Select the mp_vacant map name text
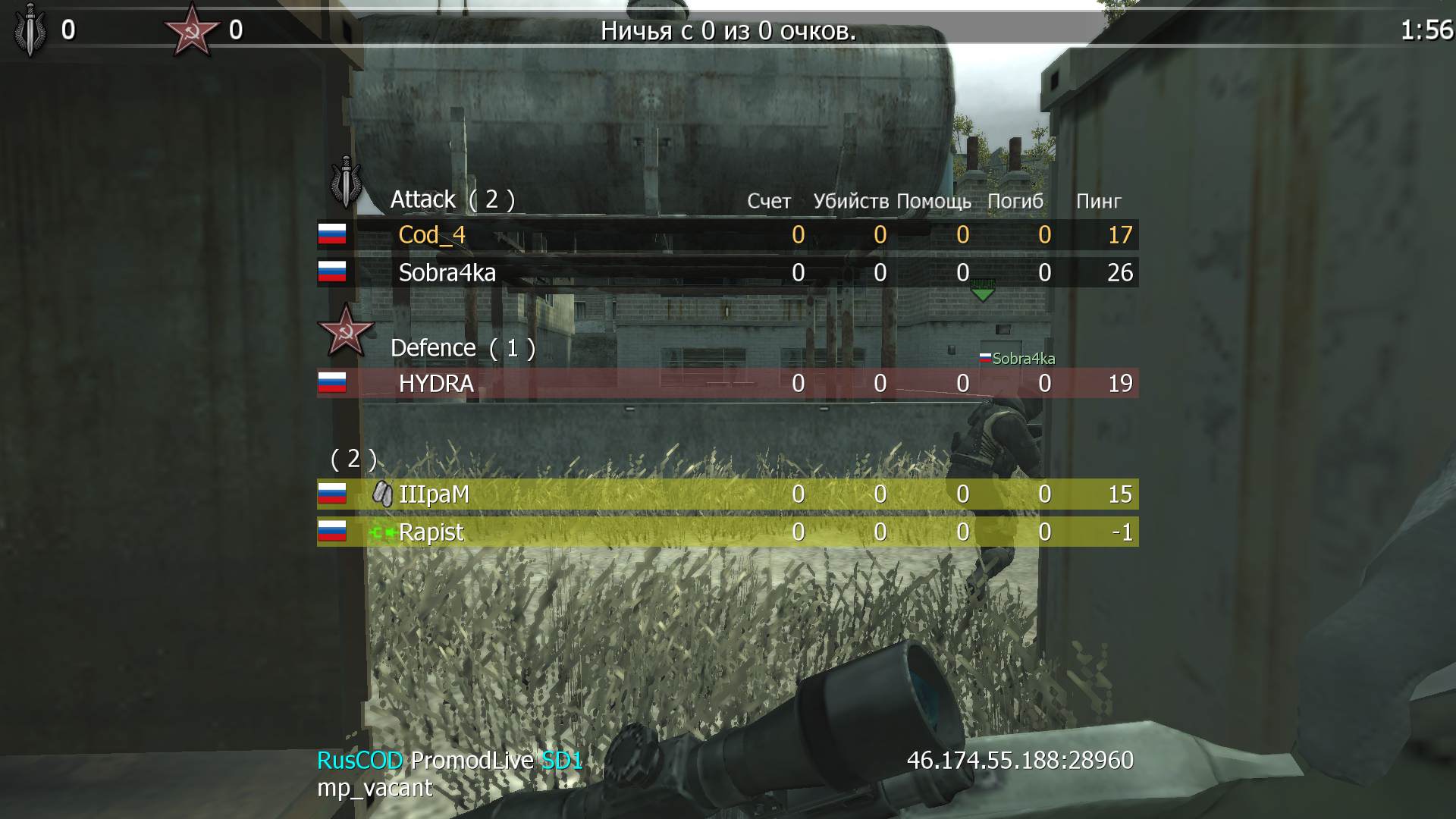Image resolution: width=1456 pixels, height=819 pixels. (374, 789)
